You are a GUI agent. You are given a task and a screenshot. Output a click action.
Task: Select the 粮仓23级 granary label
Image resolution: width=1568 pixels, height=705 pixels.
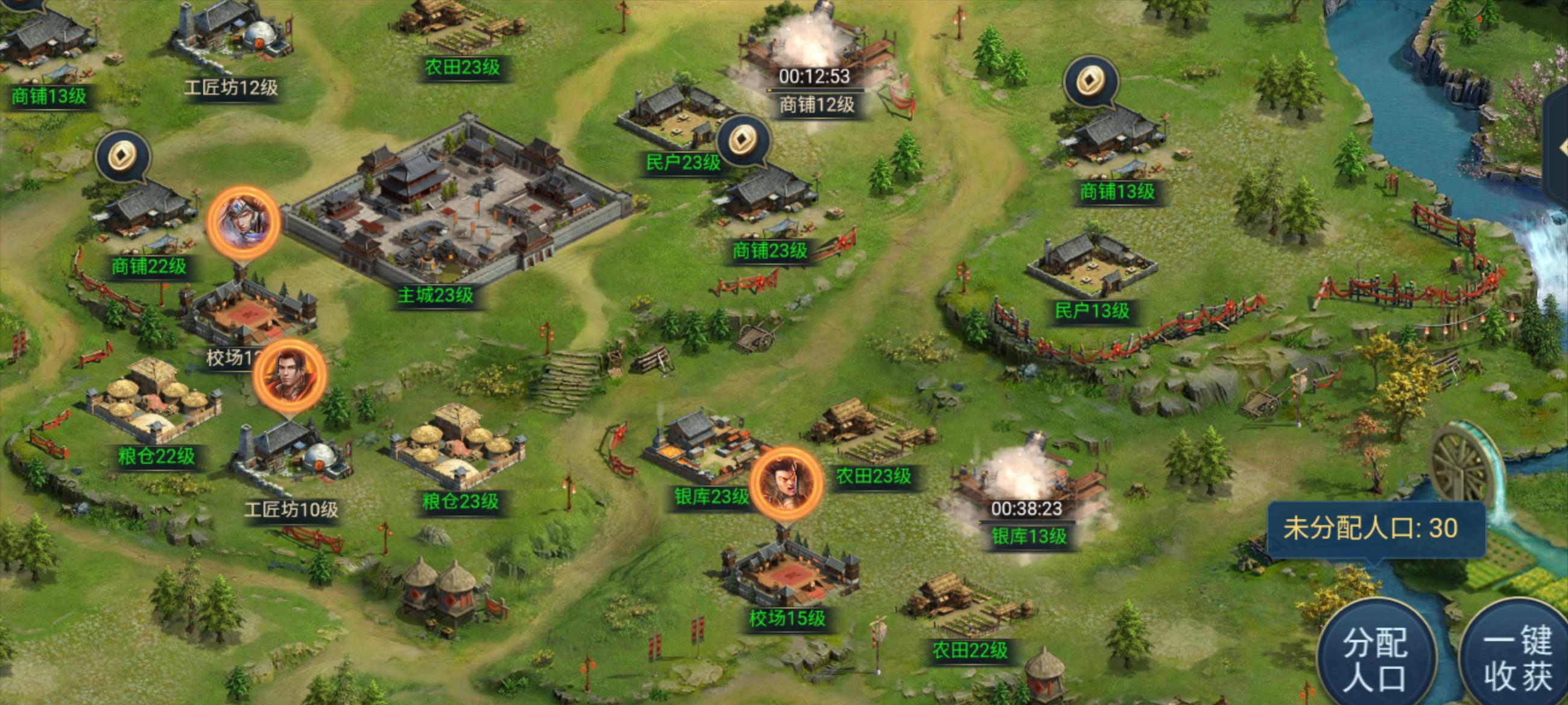coord(460,502)
